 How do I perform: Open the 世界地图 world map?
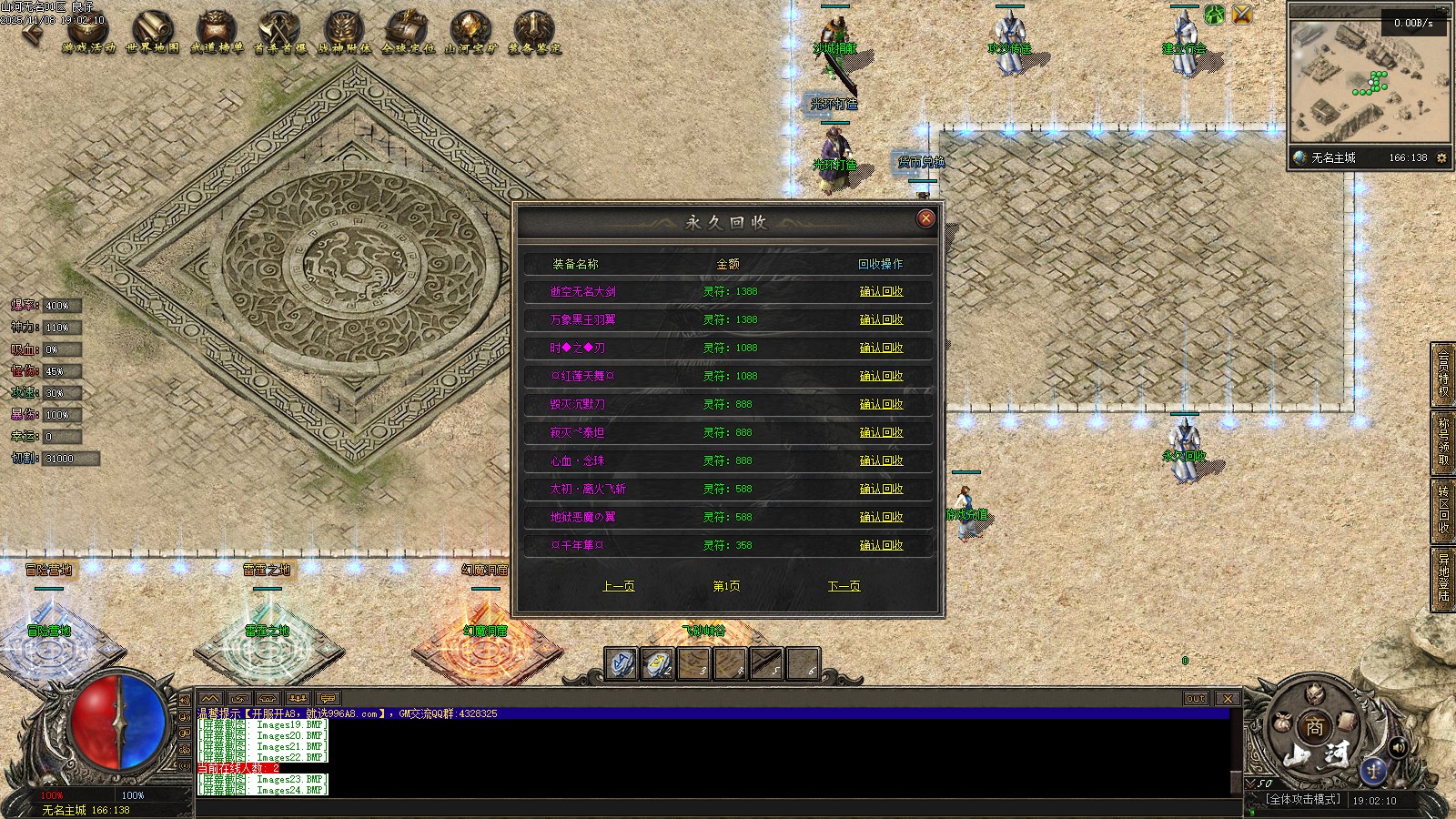(x=152, y=33)
